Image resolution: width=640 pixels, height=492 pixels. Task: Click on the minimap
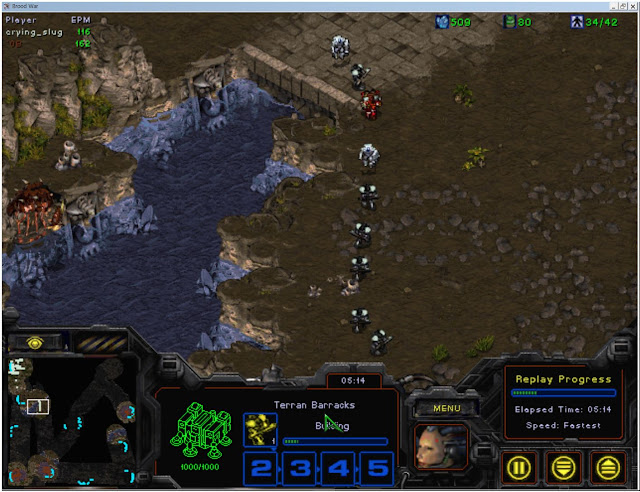tap(70, 420)
